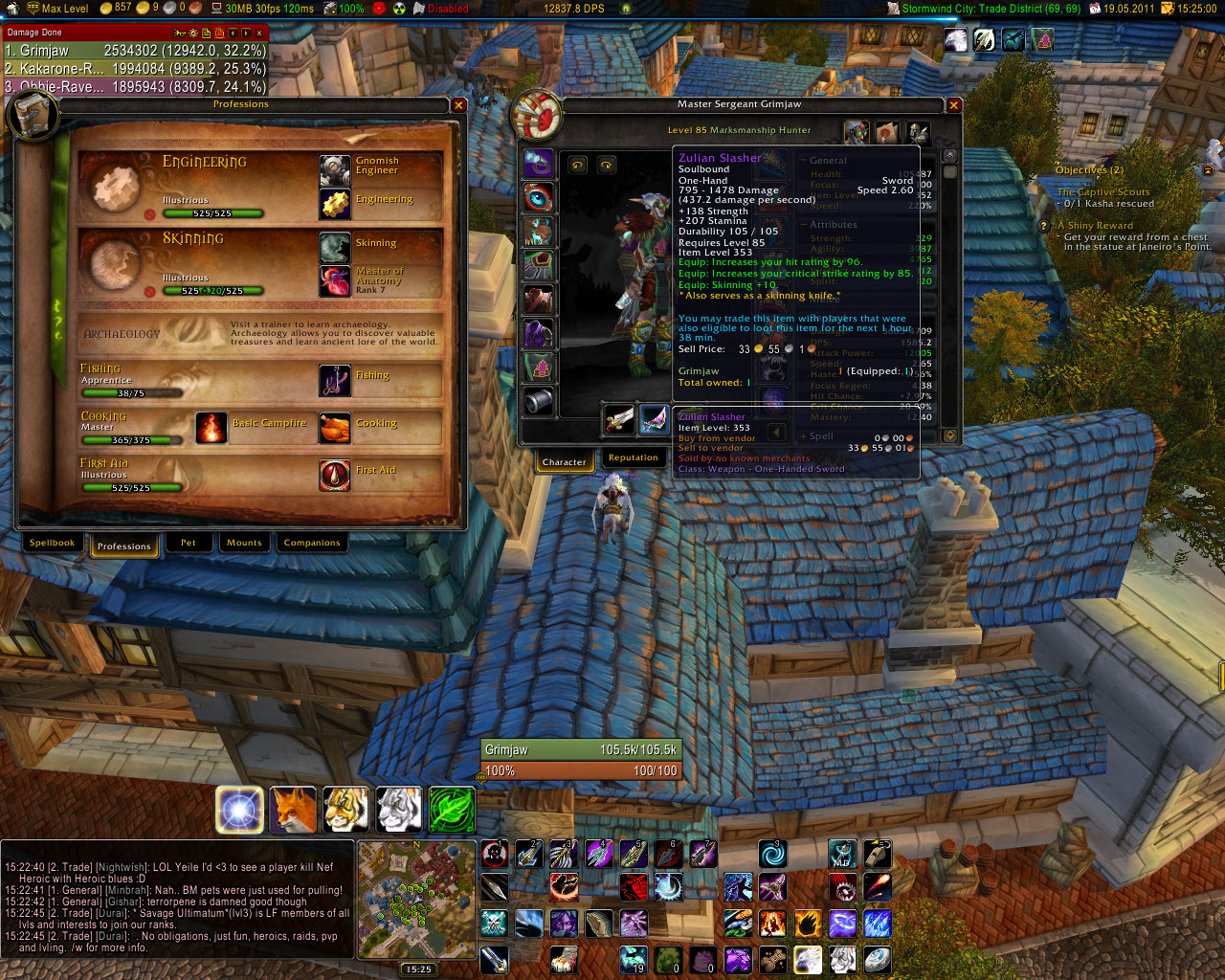Open the Cooking recipe icon
This screenshot has height=980, width=1225.
(335, 428)
